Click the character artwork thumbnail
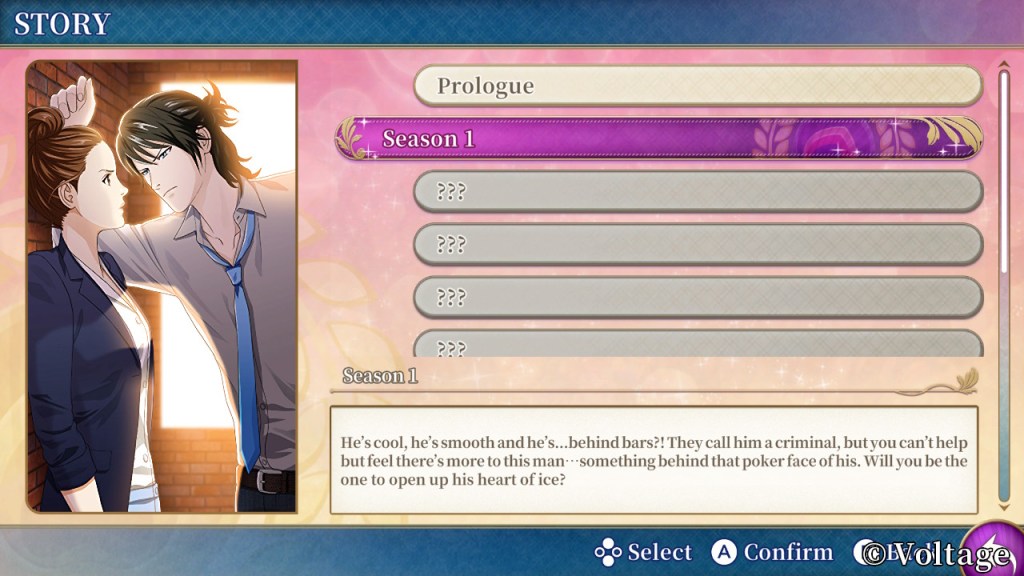1024x576 pixels. click(162, 286)
